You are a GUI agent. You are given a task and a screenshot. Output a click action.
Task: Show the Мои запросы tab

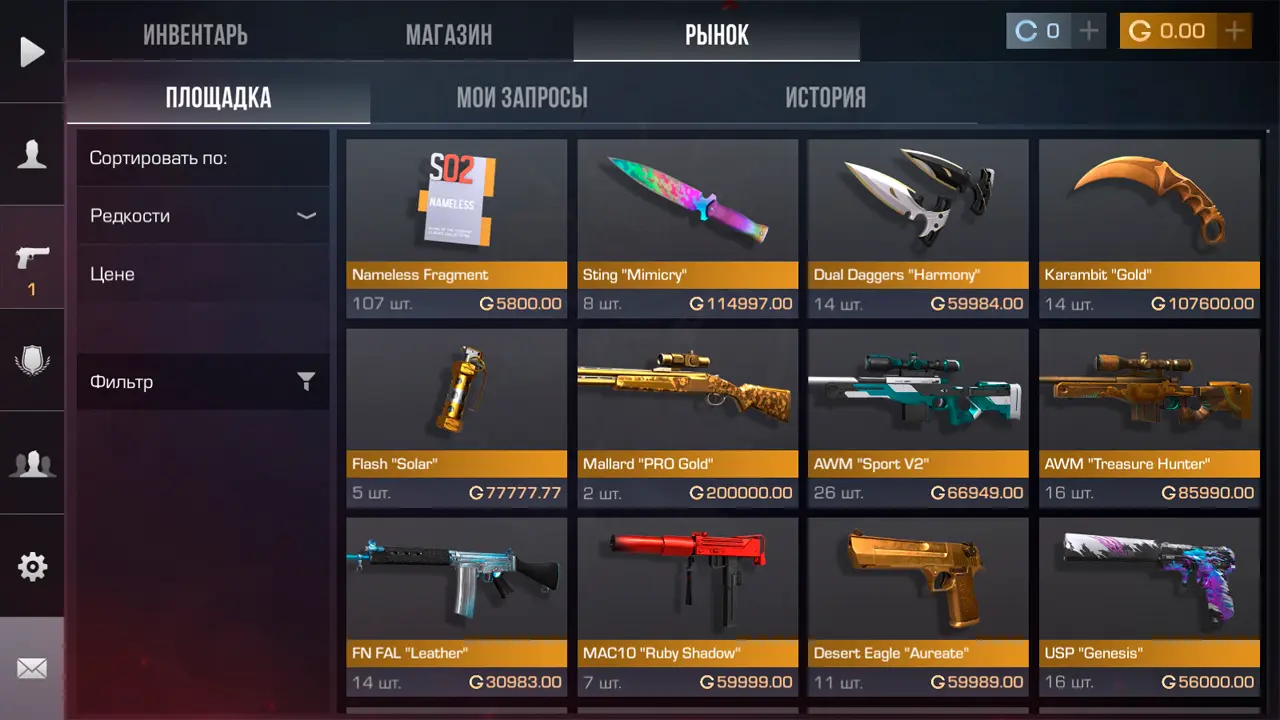point(522,98)
